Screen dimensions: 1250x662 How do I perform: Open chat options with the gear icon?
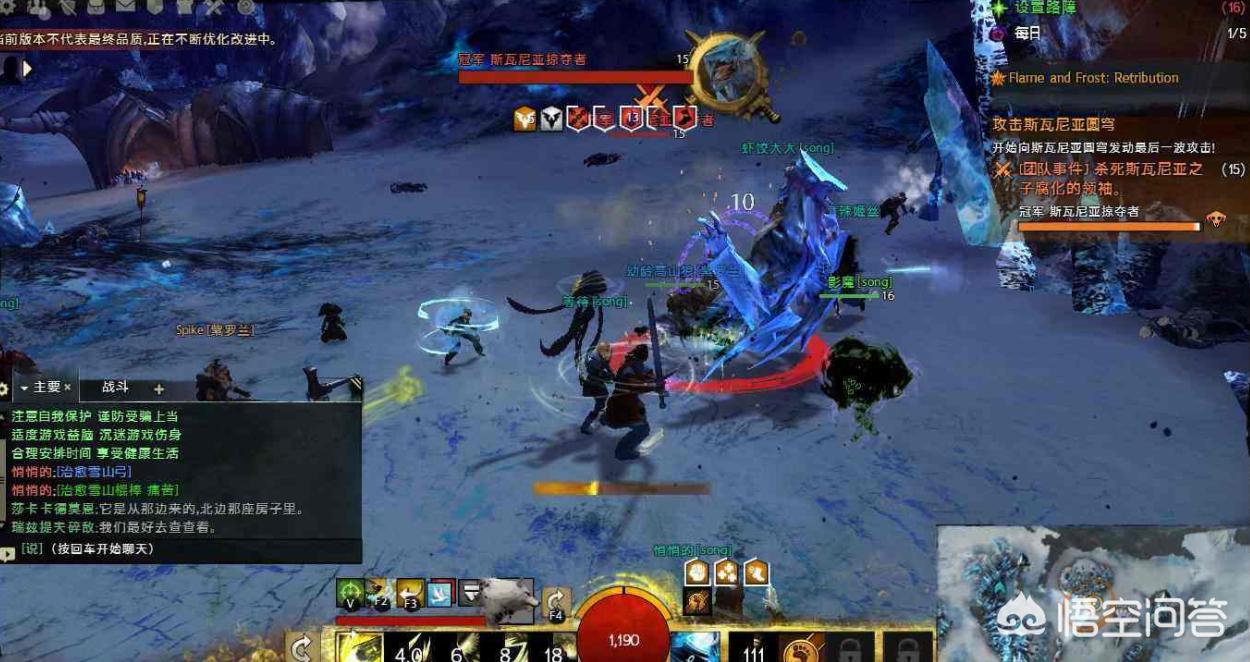[x=5, y=388]
